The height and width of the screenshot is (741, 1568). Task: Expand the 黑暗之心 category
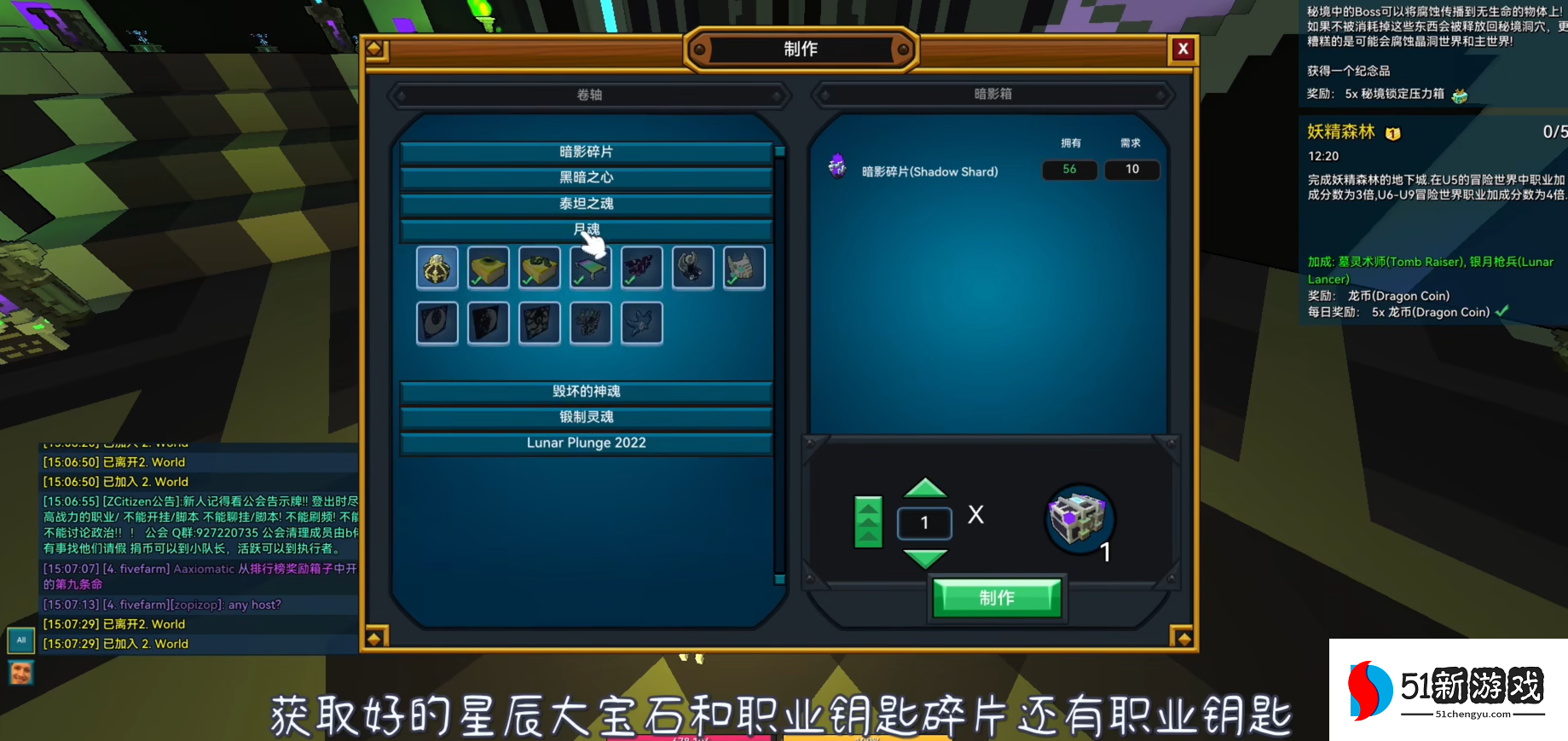coord(587,177)
